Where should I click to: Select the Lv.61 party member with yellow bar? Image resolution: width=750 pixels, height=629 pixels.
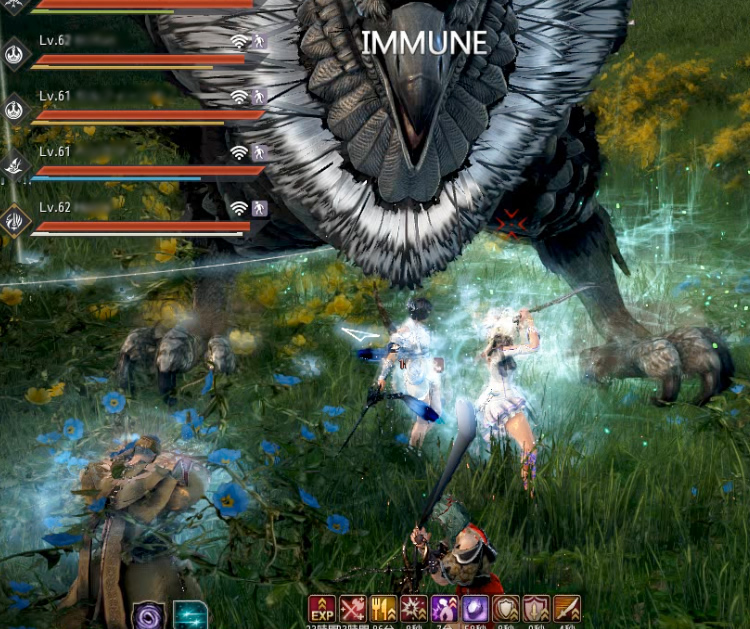pos(140,107)
